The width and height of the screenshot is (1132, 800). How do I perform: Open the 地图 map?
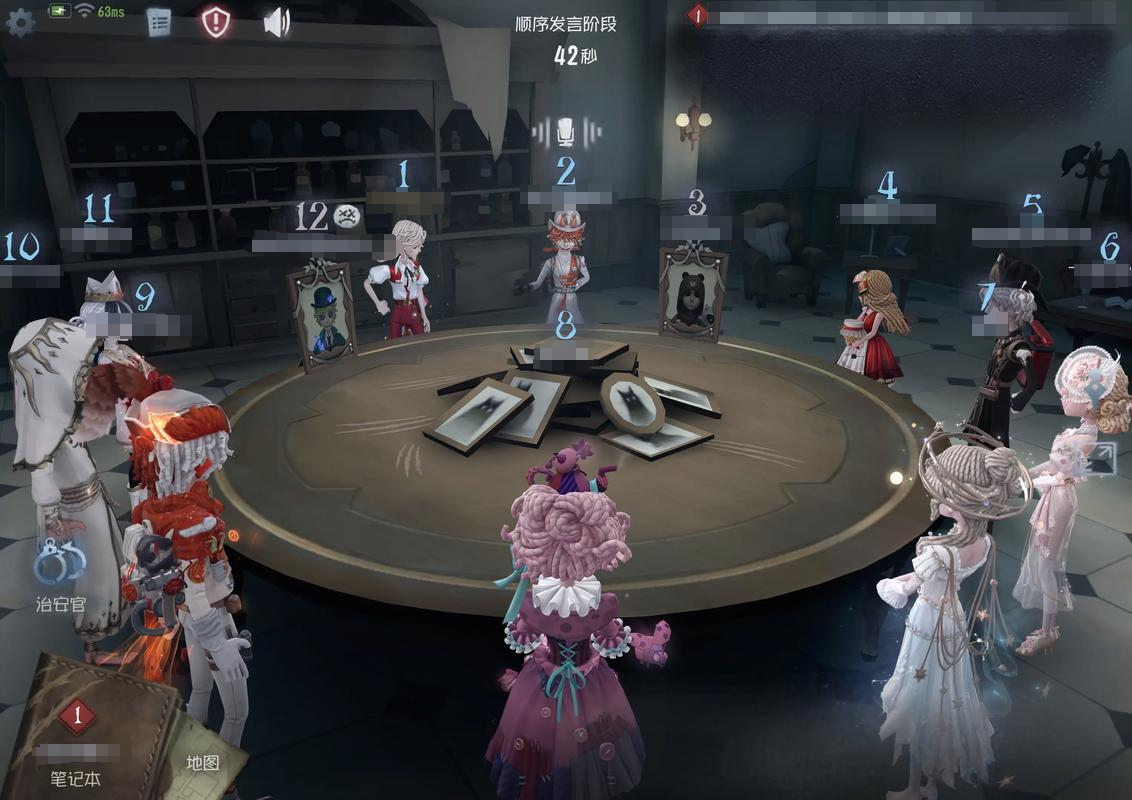[x=202, y=762]
